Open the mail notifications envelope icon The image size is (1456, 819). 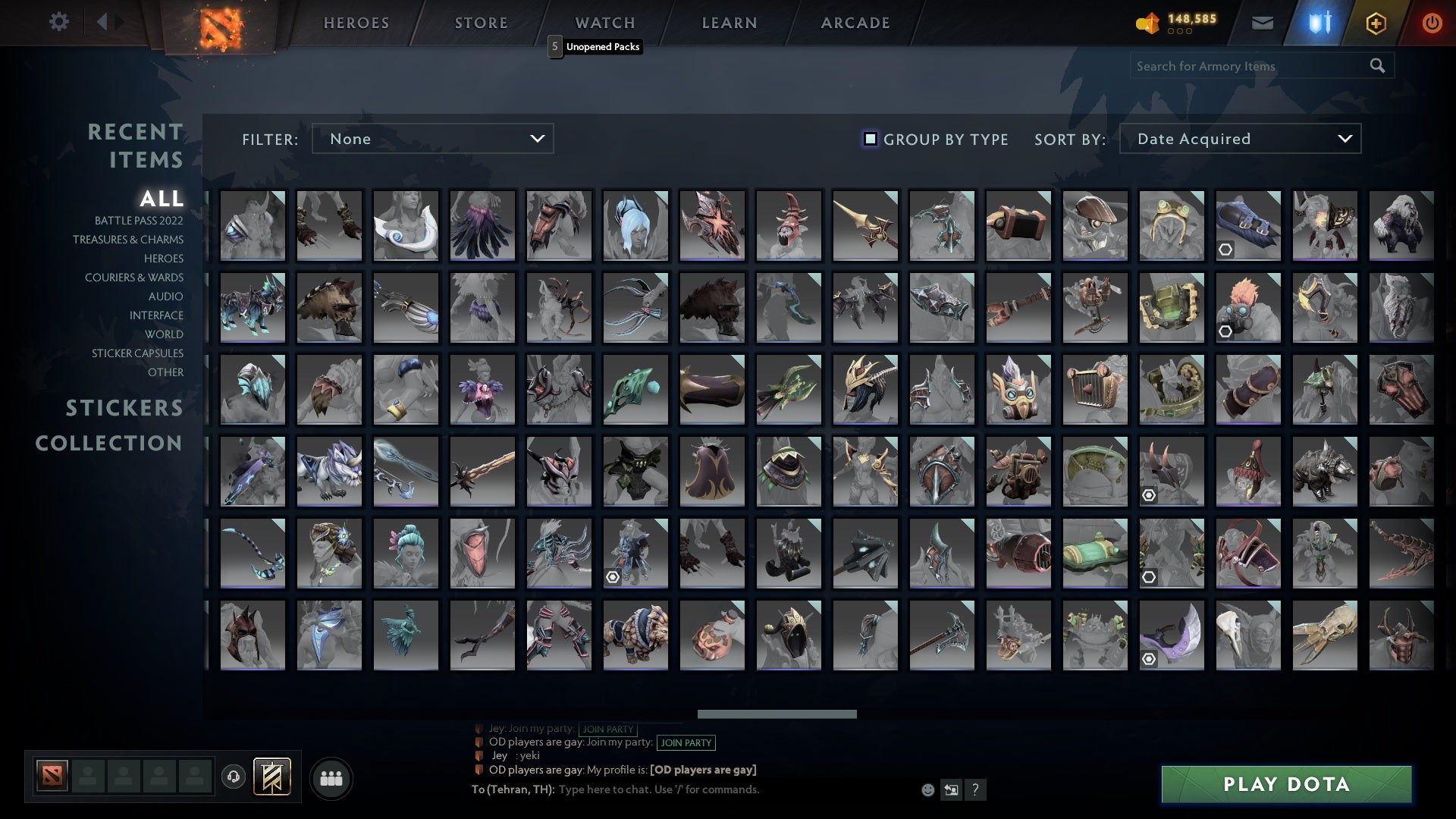point(1262,23)
